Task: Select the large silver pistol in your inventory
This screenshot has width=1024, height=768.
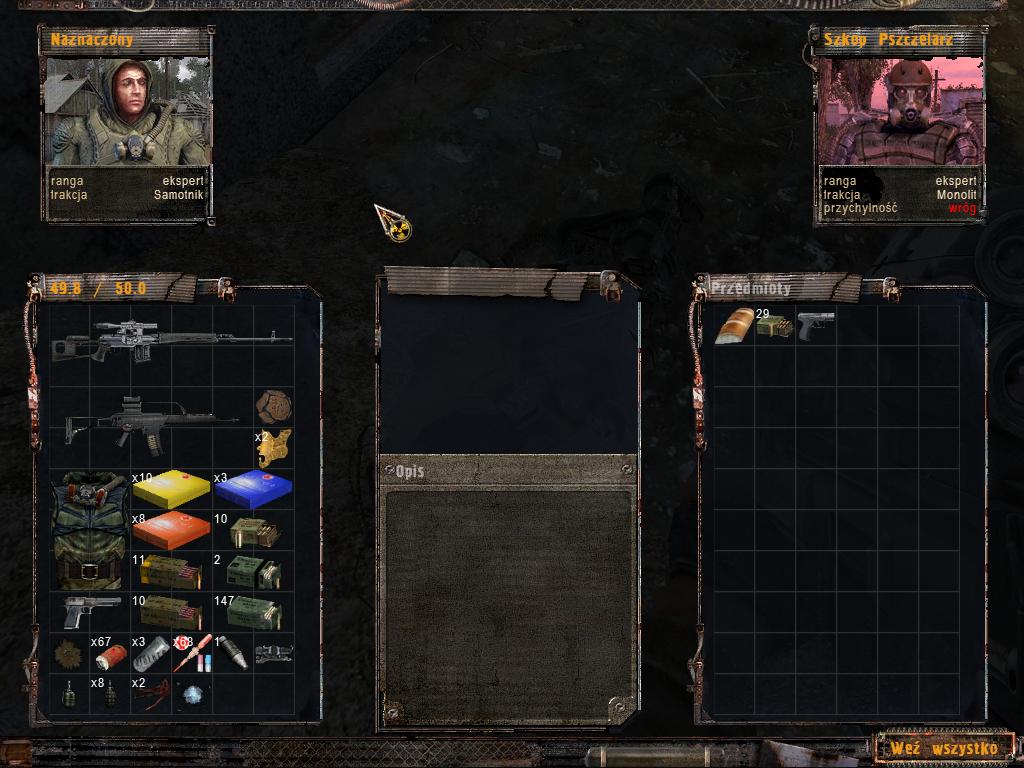Action: [90, 611]
